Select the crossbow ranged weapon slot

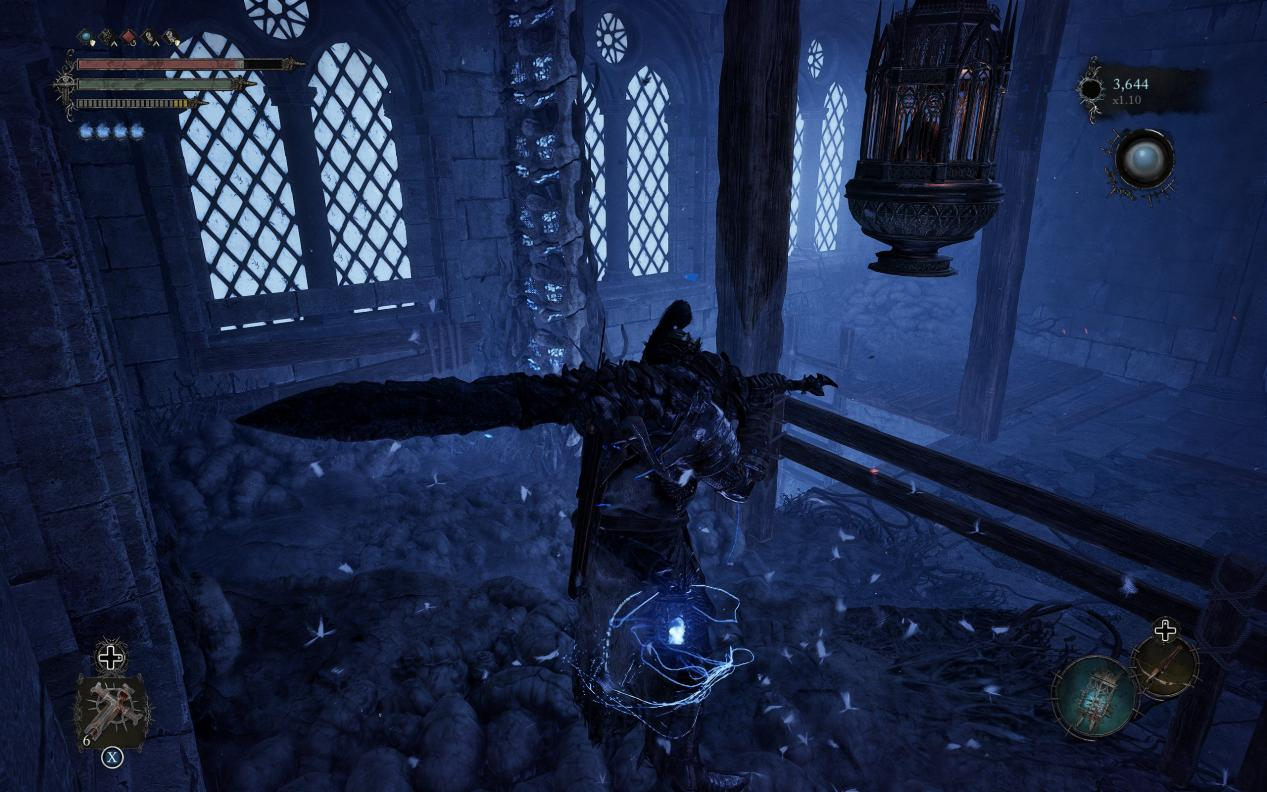pyautogui.click(x=1166, y=665)
